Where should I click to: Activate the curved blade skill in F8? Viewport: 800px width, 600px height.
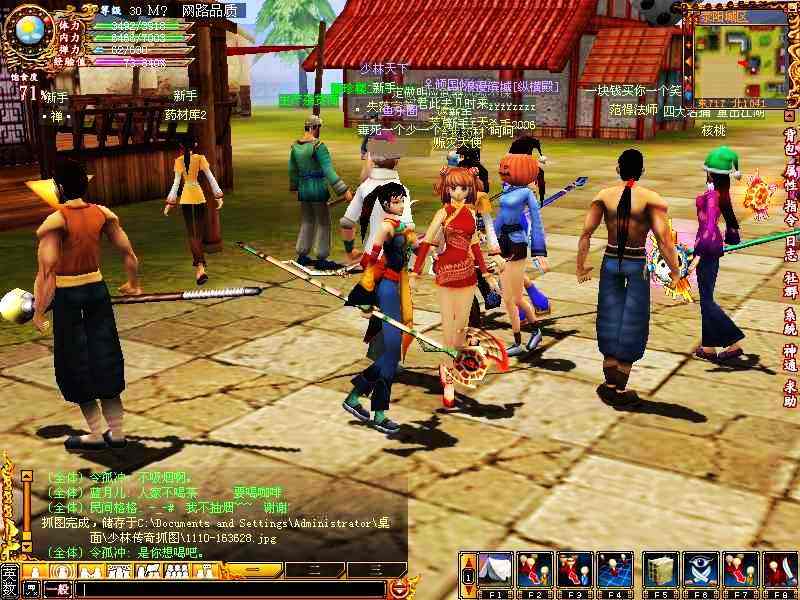(x=780, y=570)
